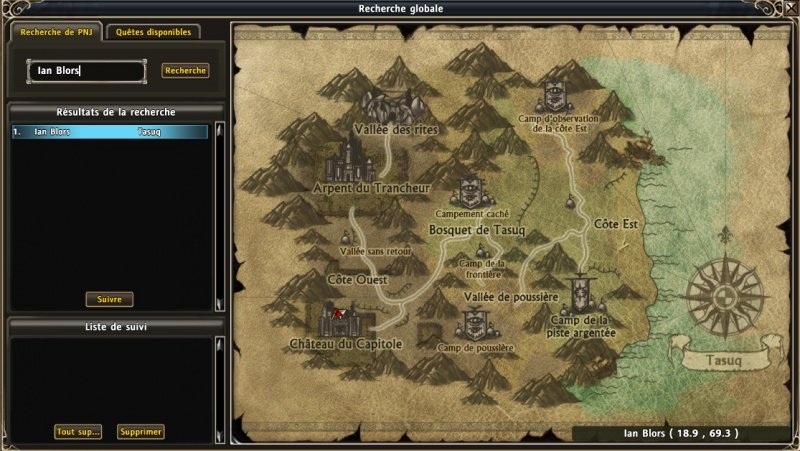Click Camp d'observation de la côte Est marker
800x451 pixels.
(x=556, y=96)
